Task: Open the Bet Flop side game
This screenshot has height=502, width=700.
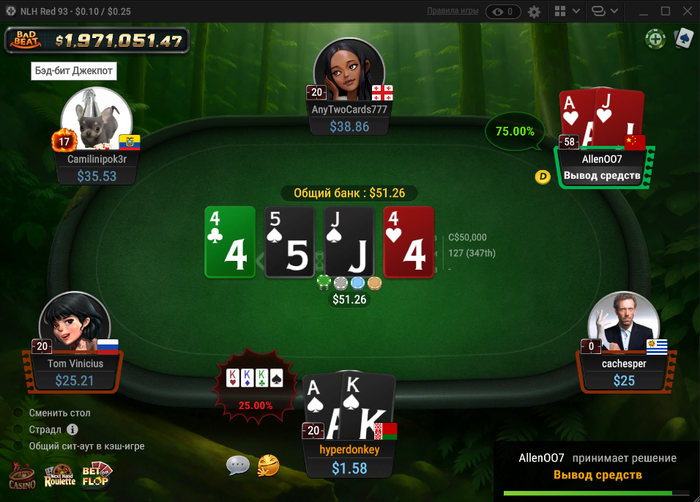Action: click(x=97, y=476)
